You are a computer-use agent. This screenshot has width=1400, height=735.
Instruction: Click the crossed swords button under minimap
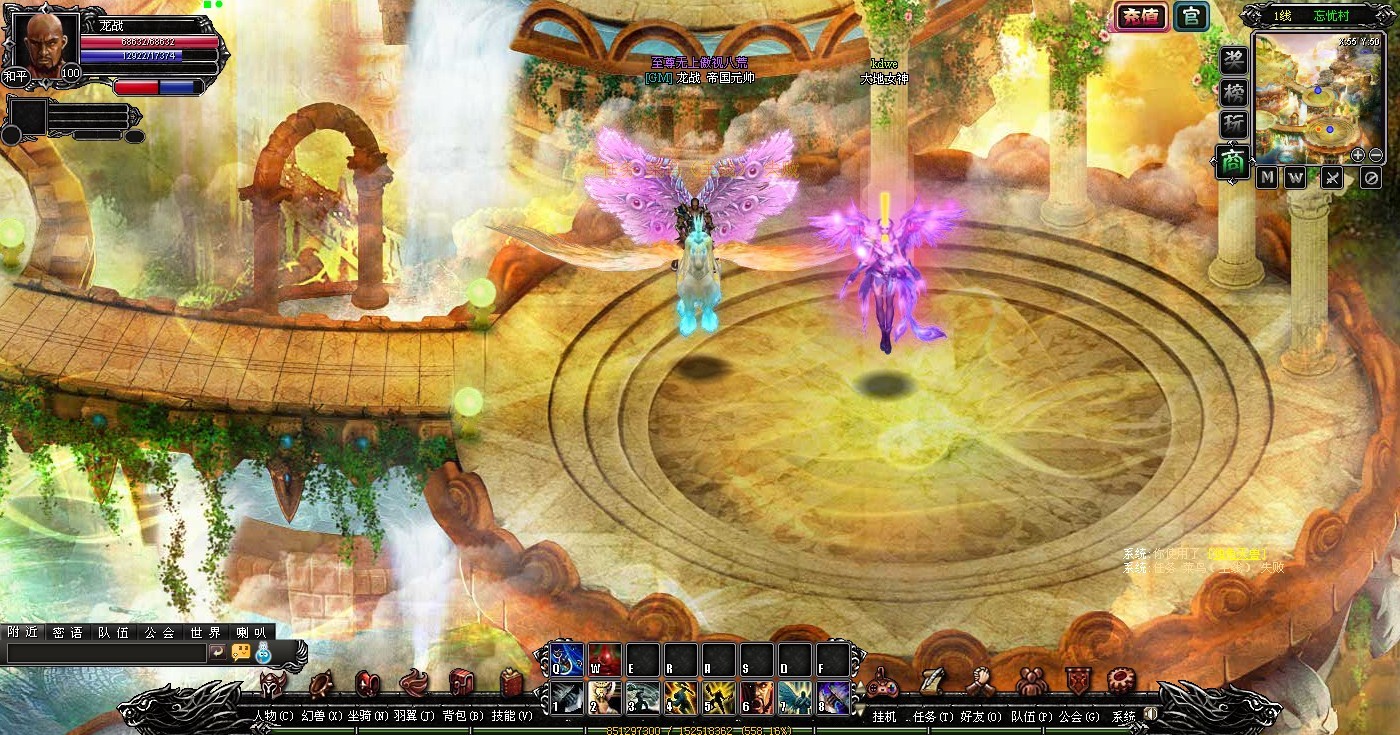[x=1332, y=178]
